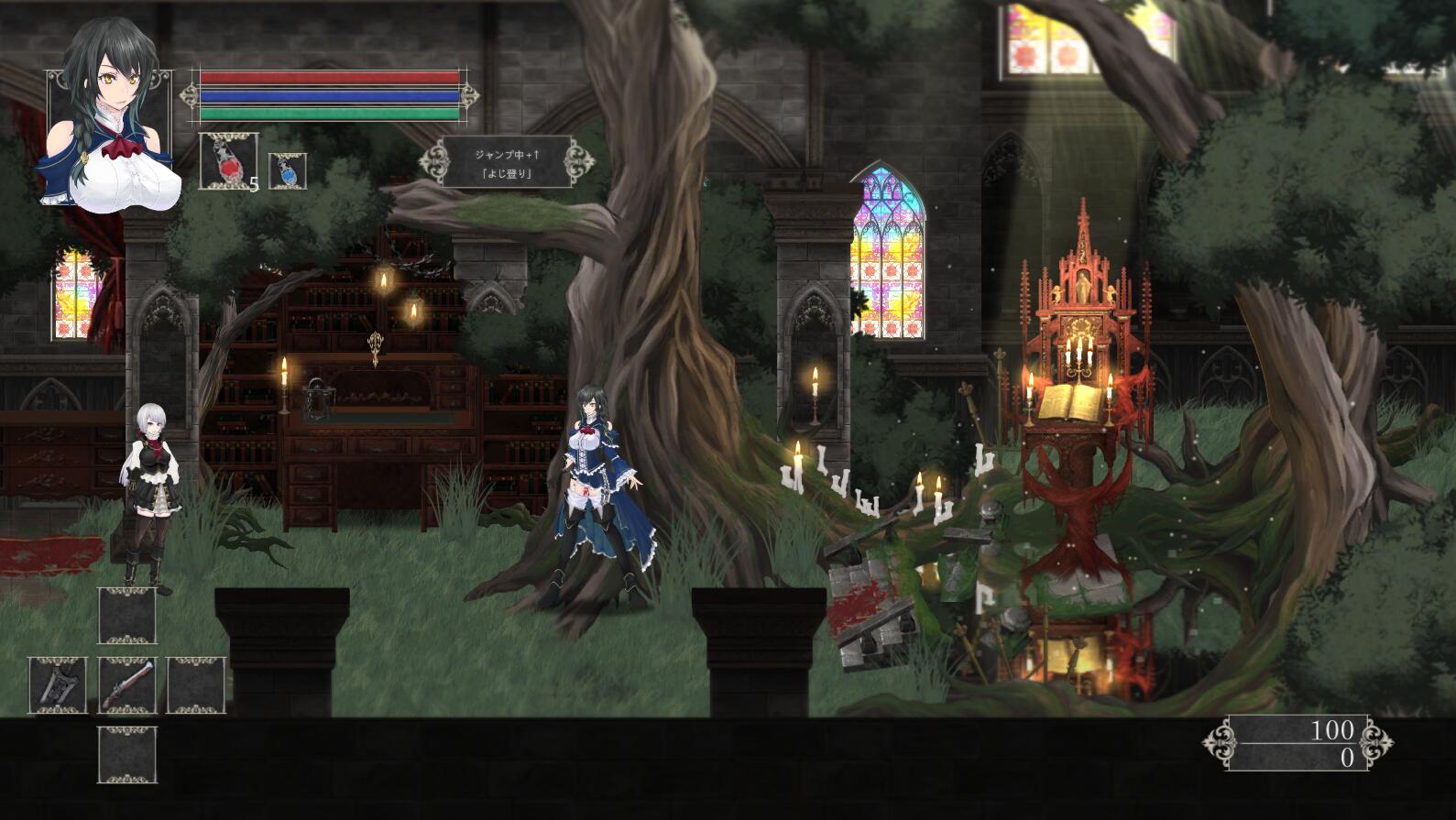The width and height of the screenshot is (1456, 820).
Task: Click the empty weapon slot right of the rifle
Action: [x=194, y=683]
